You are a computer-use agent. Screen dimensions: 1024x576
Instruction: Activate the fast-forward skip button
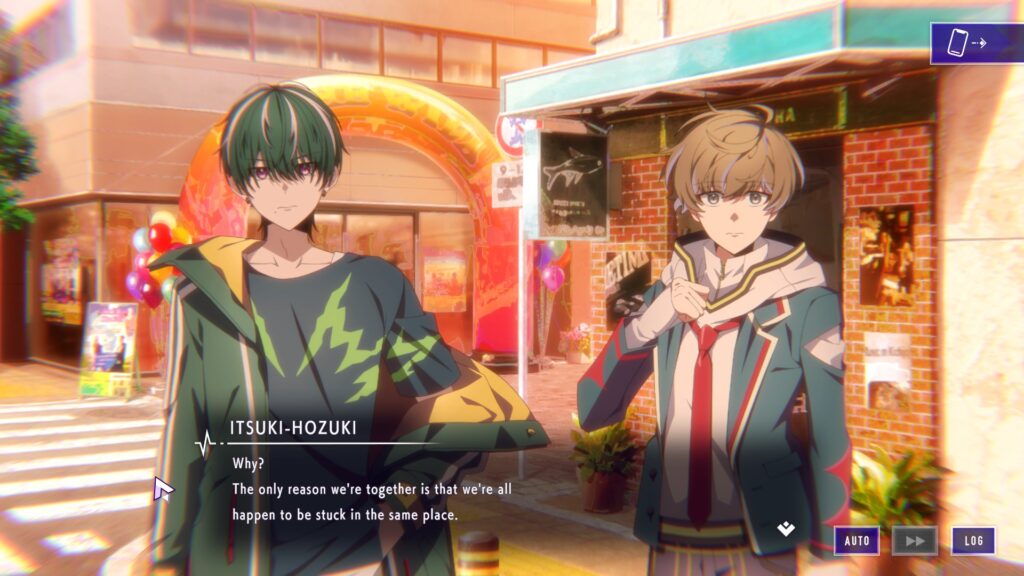pos(914,541)
